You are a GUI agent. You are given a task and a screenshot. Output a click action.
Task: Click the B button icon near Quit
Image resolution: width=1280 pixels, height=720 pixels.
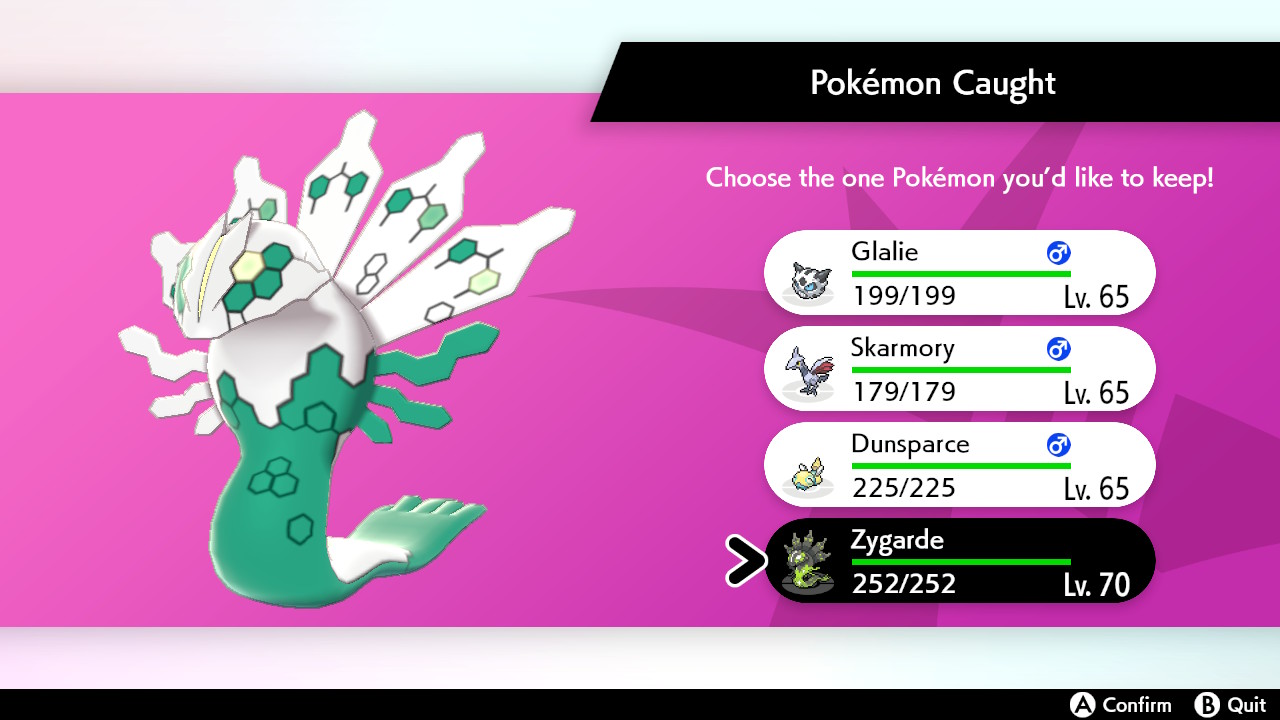click(1208, 705)
